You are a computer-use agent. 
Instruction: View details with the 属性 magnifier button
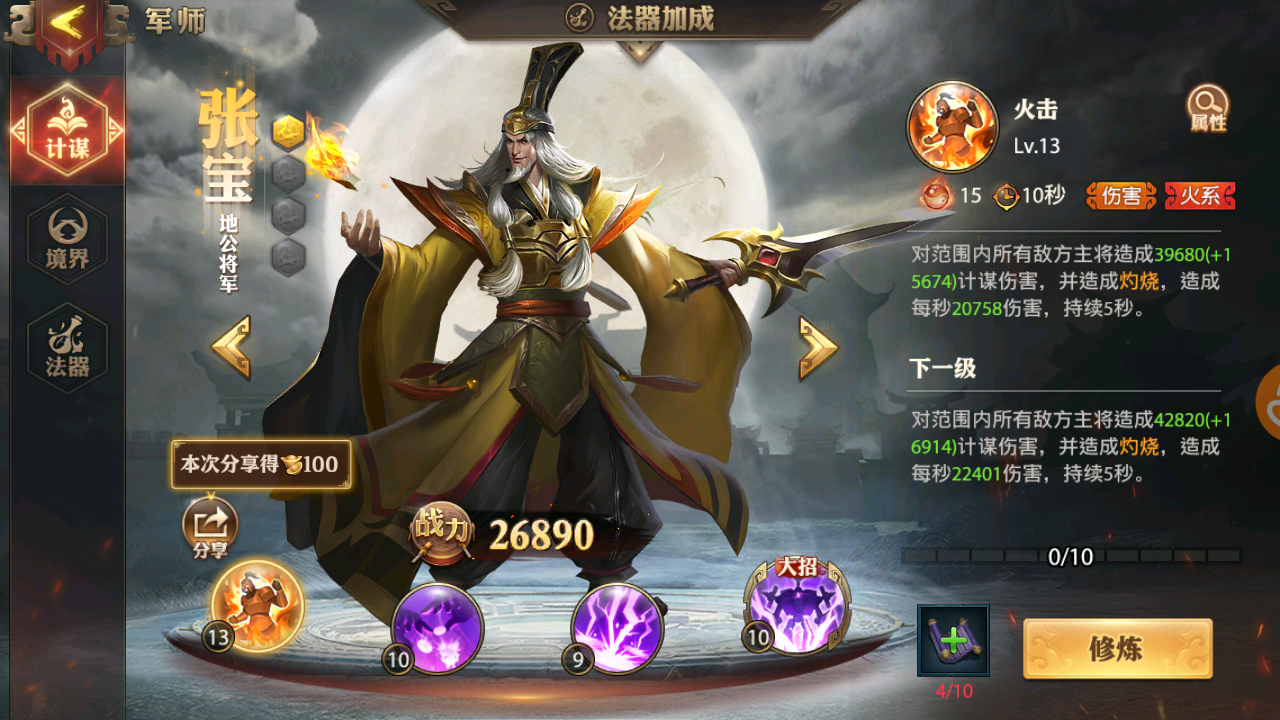(x=1208, y=108)
